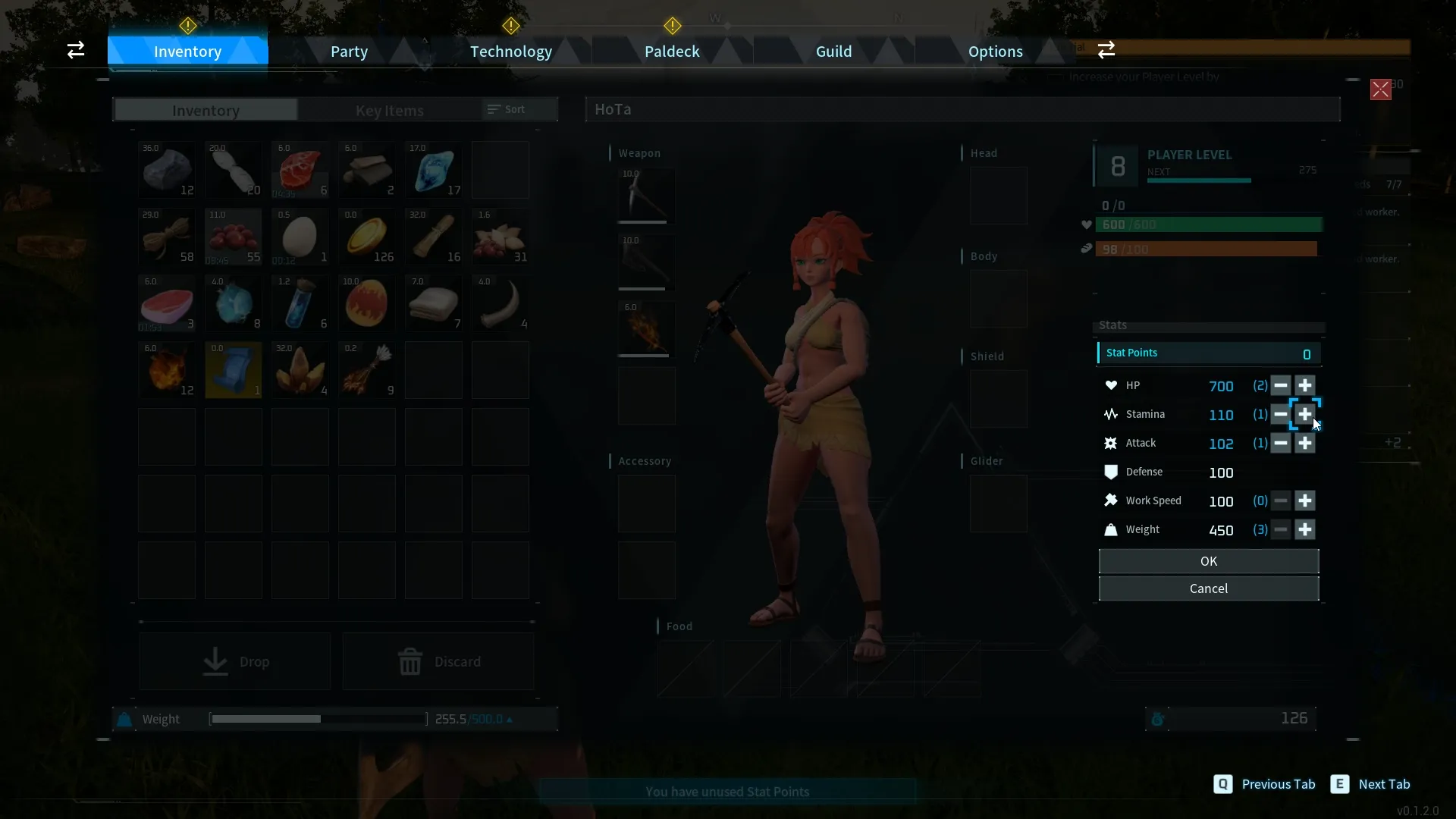Cancel the stat point changes
This screenshot has height=819, width=1456.
tap(1208, 588)
